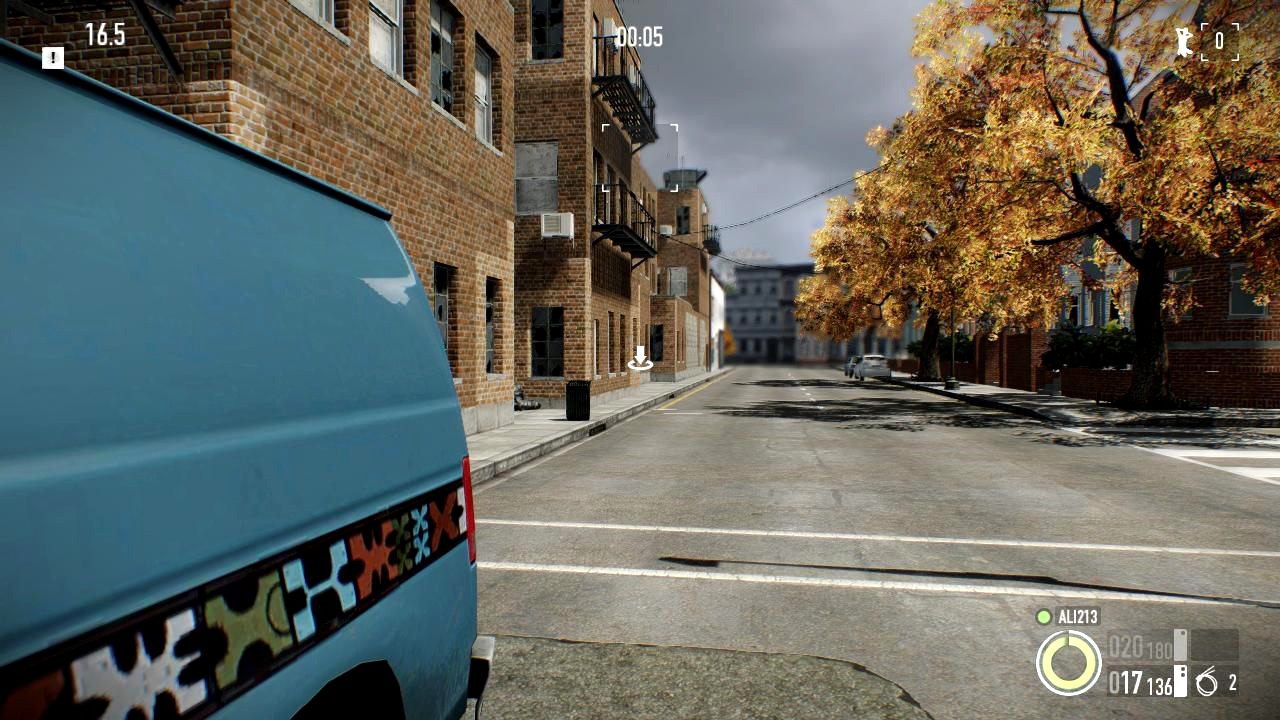Click the highlighted weapon's fire mode indicator
The width and height of the screenshot is (1280, 720).
point(1180,681)
